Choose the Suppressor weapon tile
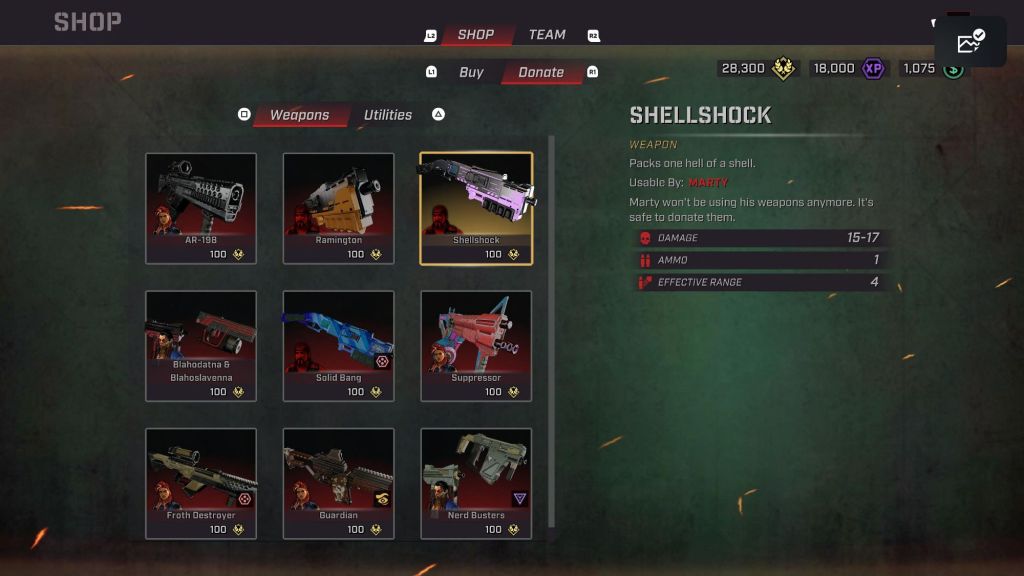 tap(476, 346)
